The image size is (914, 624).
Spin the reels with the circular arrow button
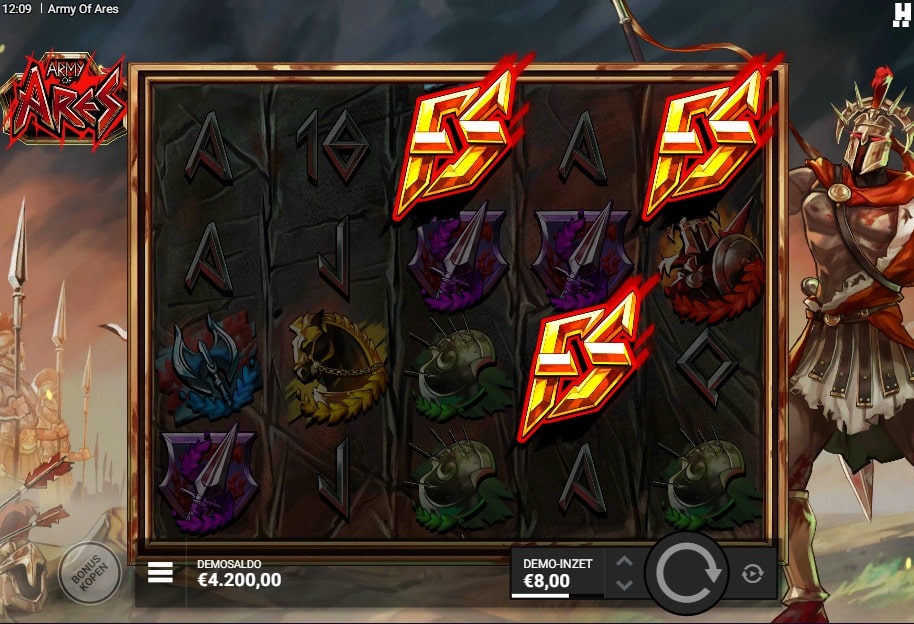click(x=686, y=573)
